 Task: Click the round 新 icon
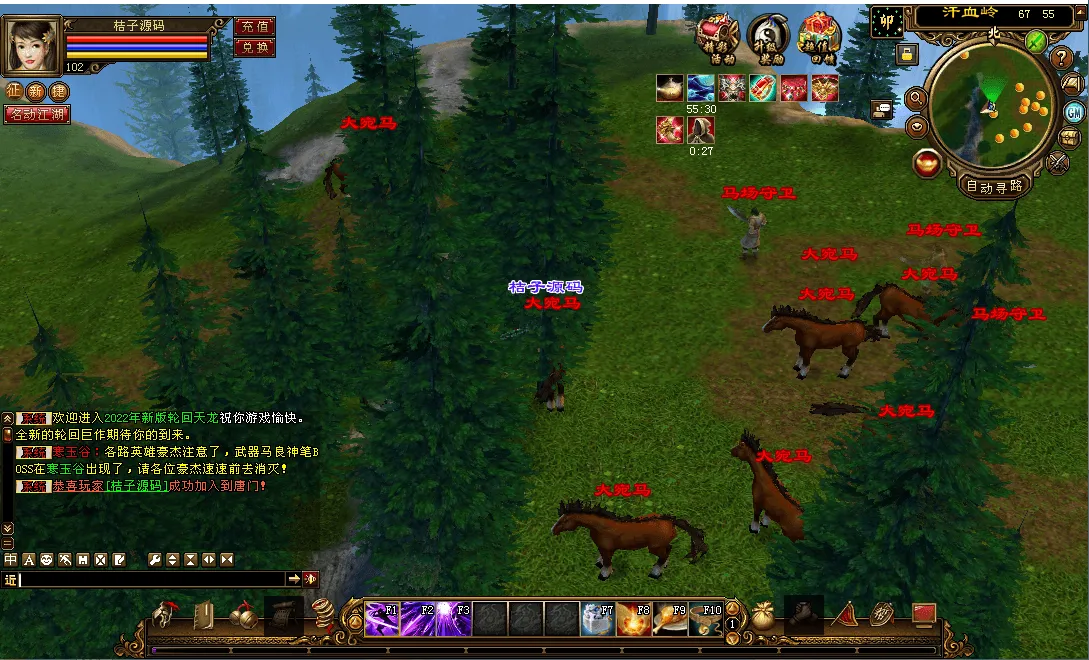36,92
